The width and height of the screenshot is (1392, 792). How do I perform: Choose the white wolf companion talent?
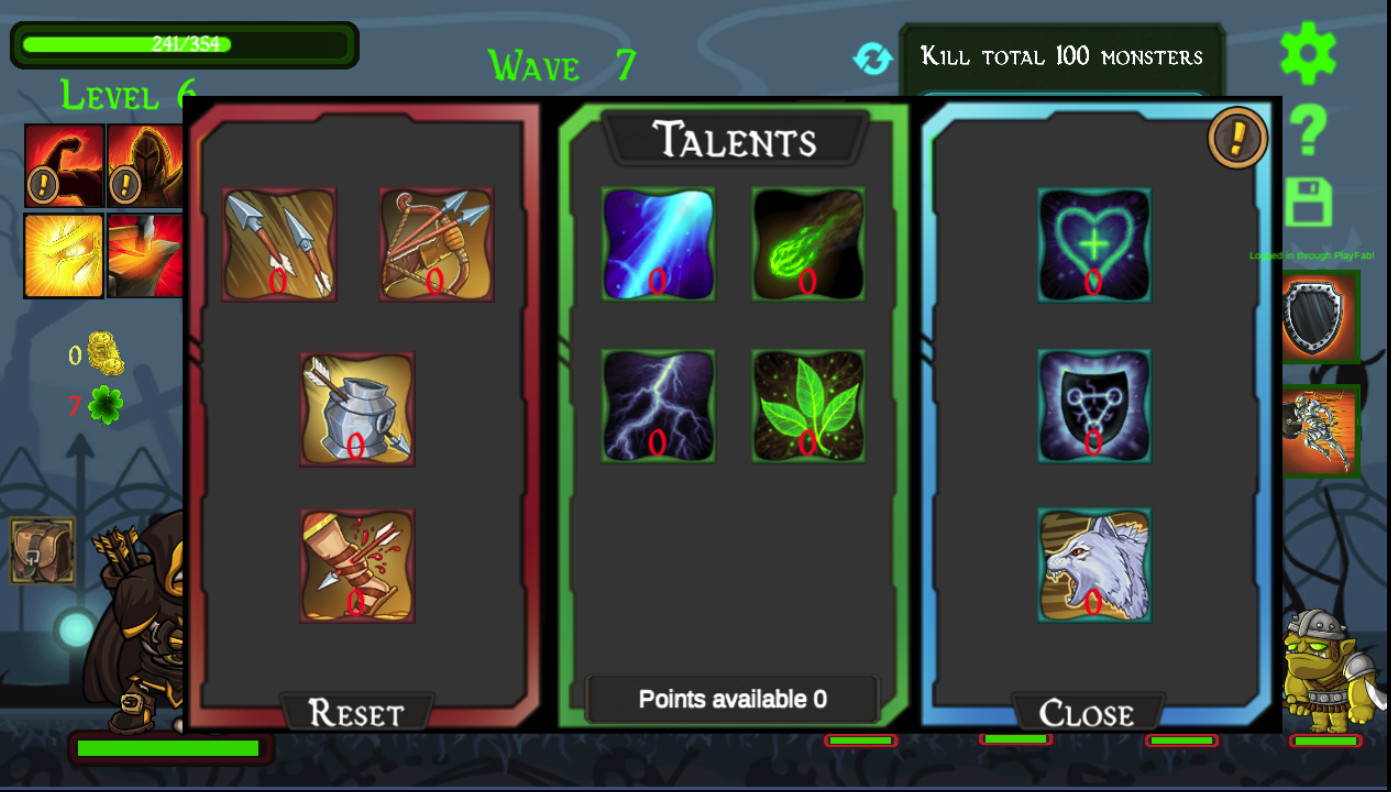tap(1093, 565)
